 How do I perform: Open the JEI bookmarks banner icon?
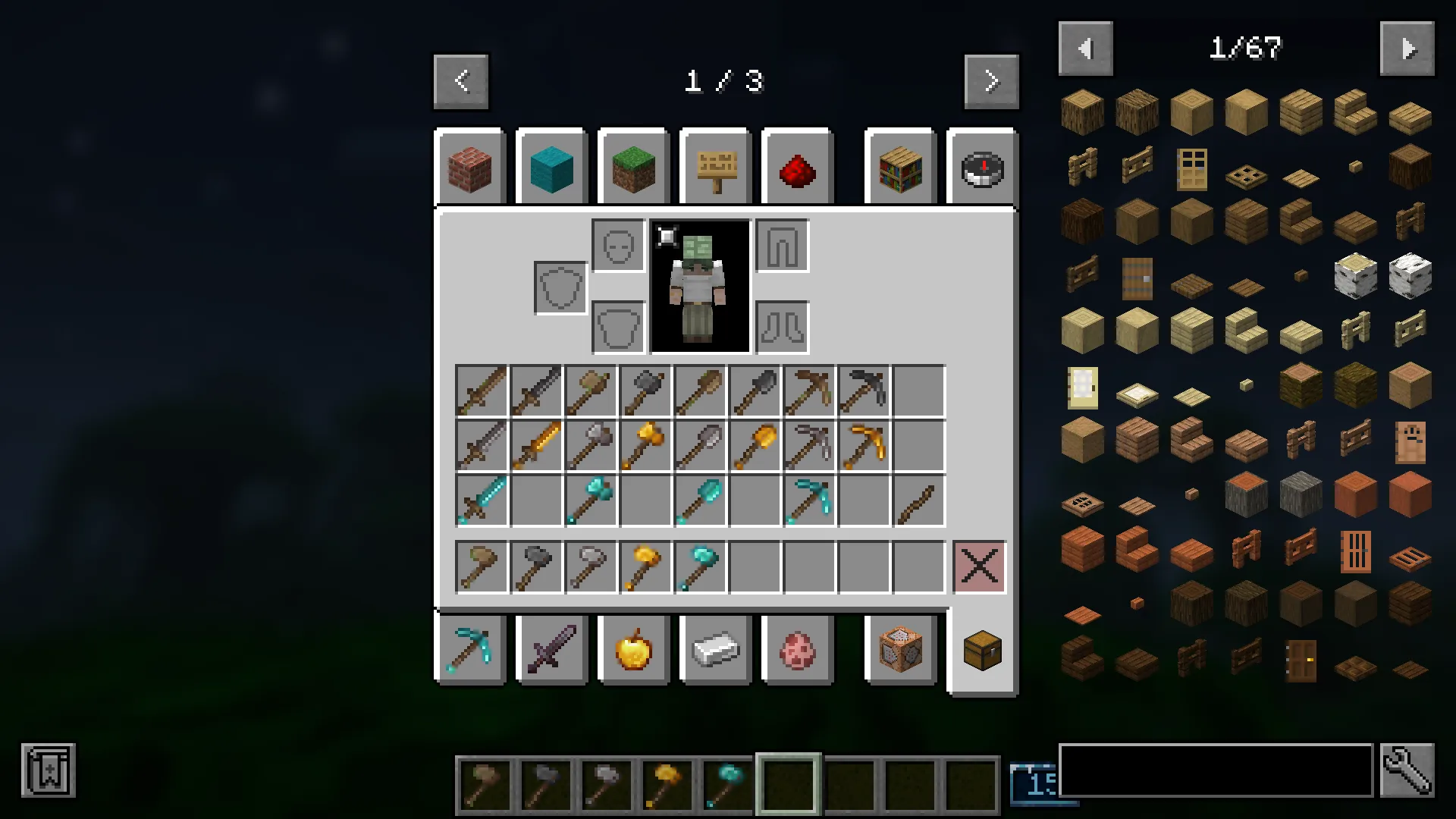(x=49, y=771)
